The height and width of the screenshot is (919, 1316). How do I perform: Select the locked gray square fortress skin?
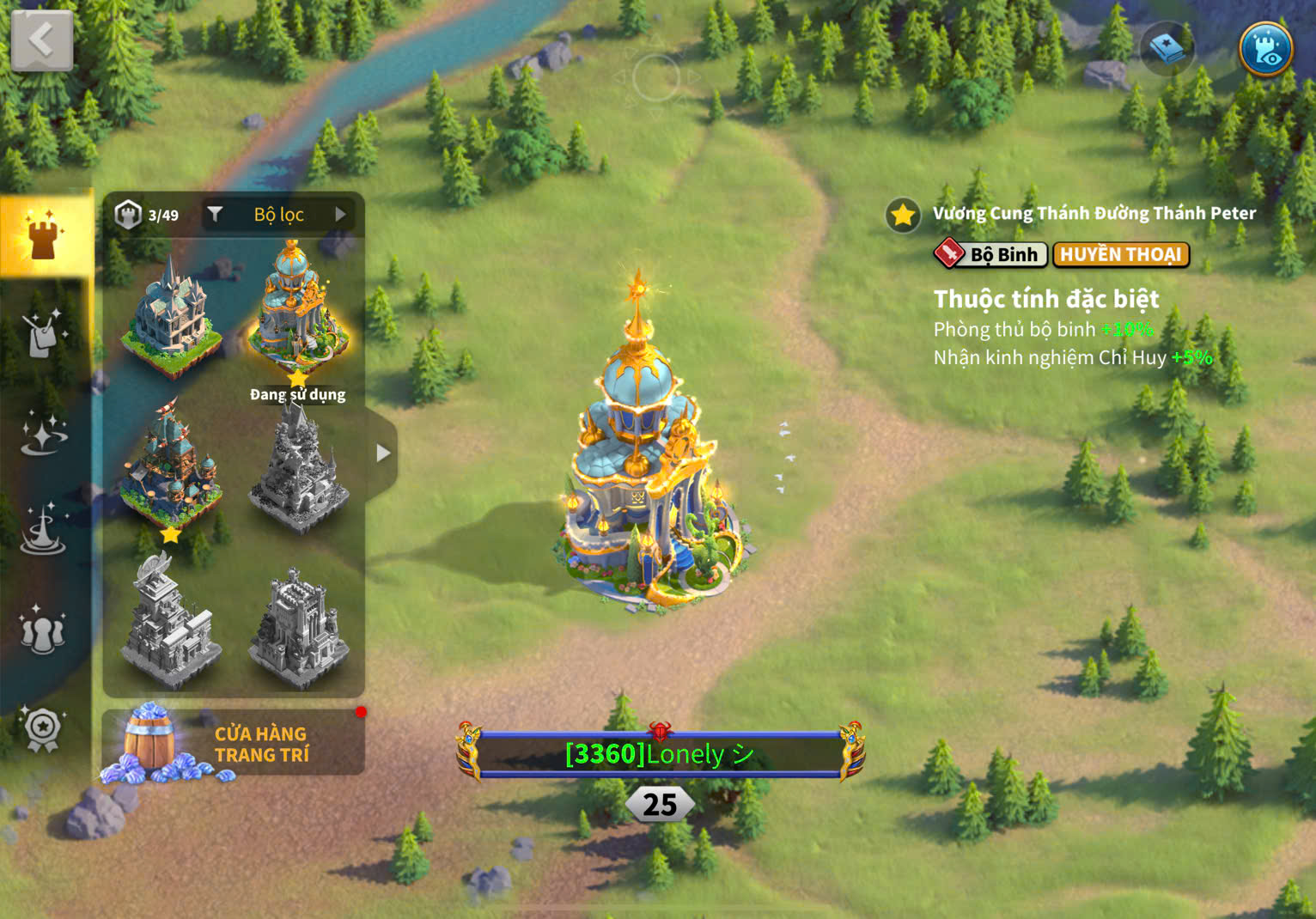[297, 625]
